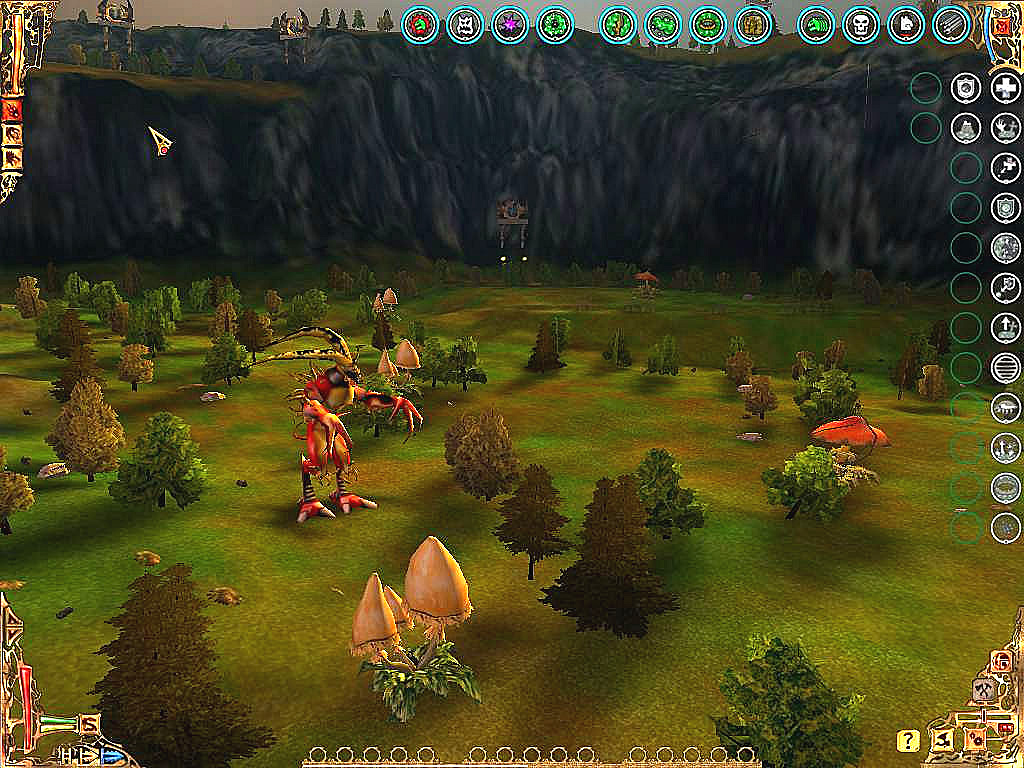The height and width of the screenshot is (768, 1024).
Task: Choose the yellow stone tablet spell icon
Action: [x=751, y=24]
